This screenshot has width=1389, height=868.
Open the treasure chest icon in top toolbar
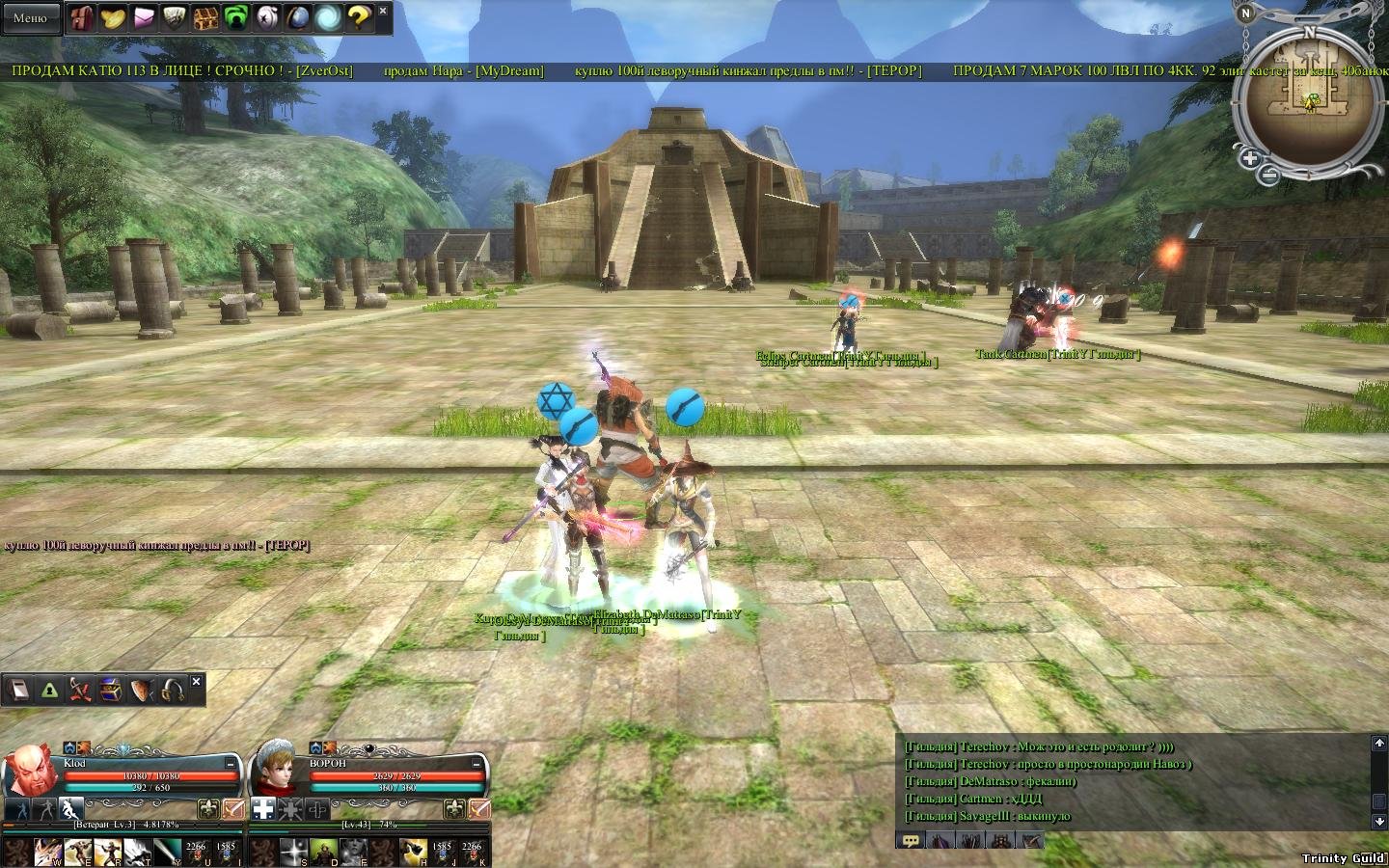(x=205, y=17)
